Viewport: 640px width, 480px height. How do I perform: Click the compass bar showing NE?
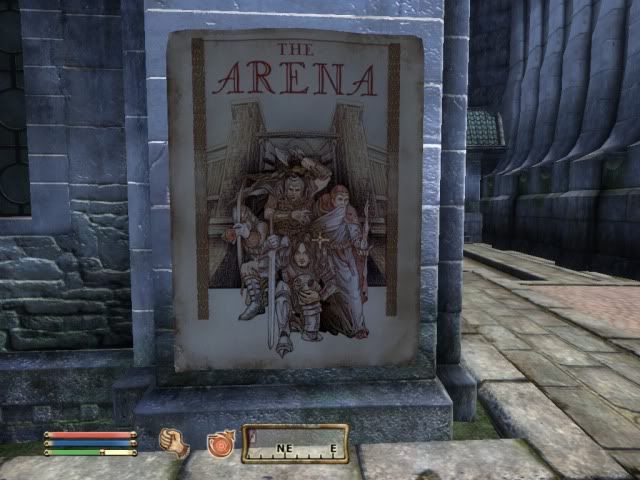coord(295,443)
